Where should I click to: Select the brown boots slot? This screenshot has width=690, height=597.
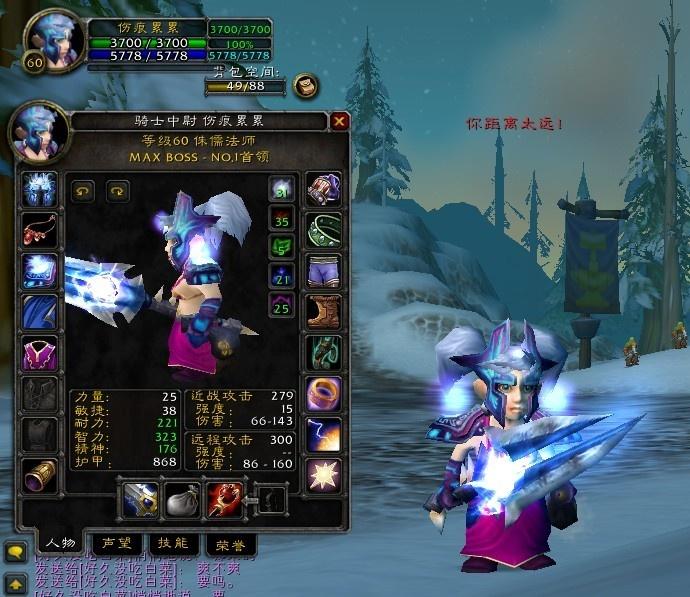tap(323, 312)
